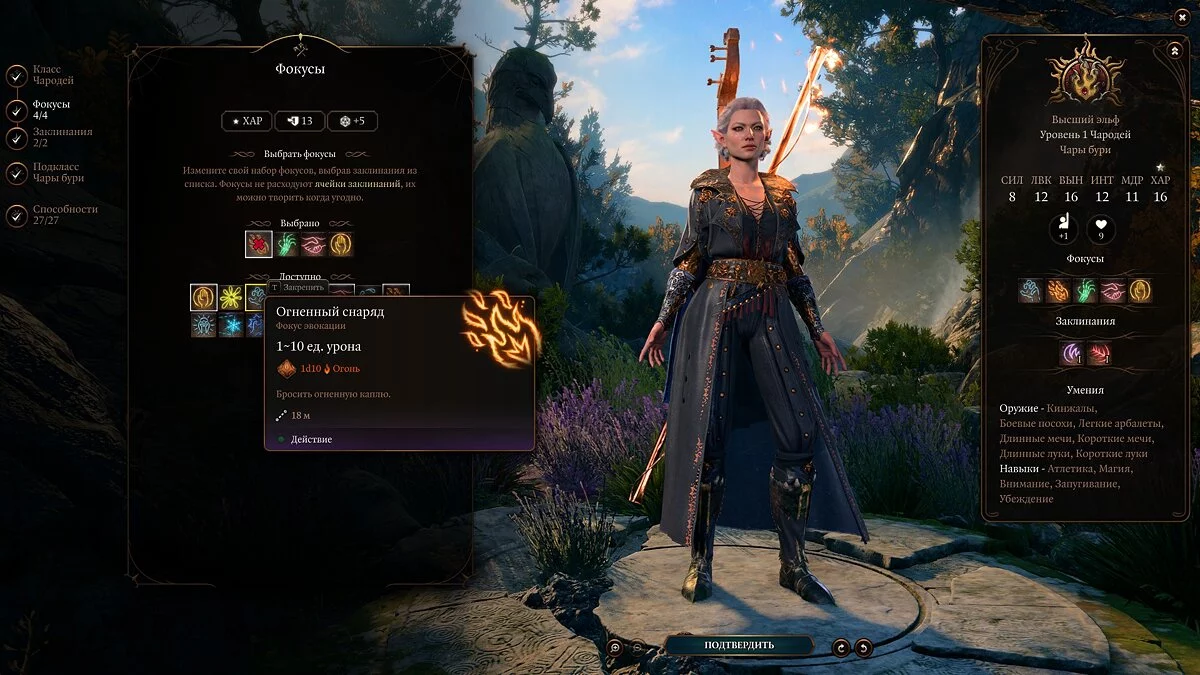Image resolution: width=1200 pixels, height=675 pixels.
Task: Select the green skeletal hand cantrip in Выбрано
Action: (287, 244)
